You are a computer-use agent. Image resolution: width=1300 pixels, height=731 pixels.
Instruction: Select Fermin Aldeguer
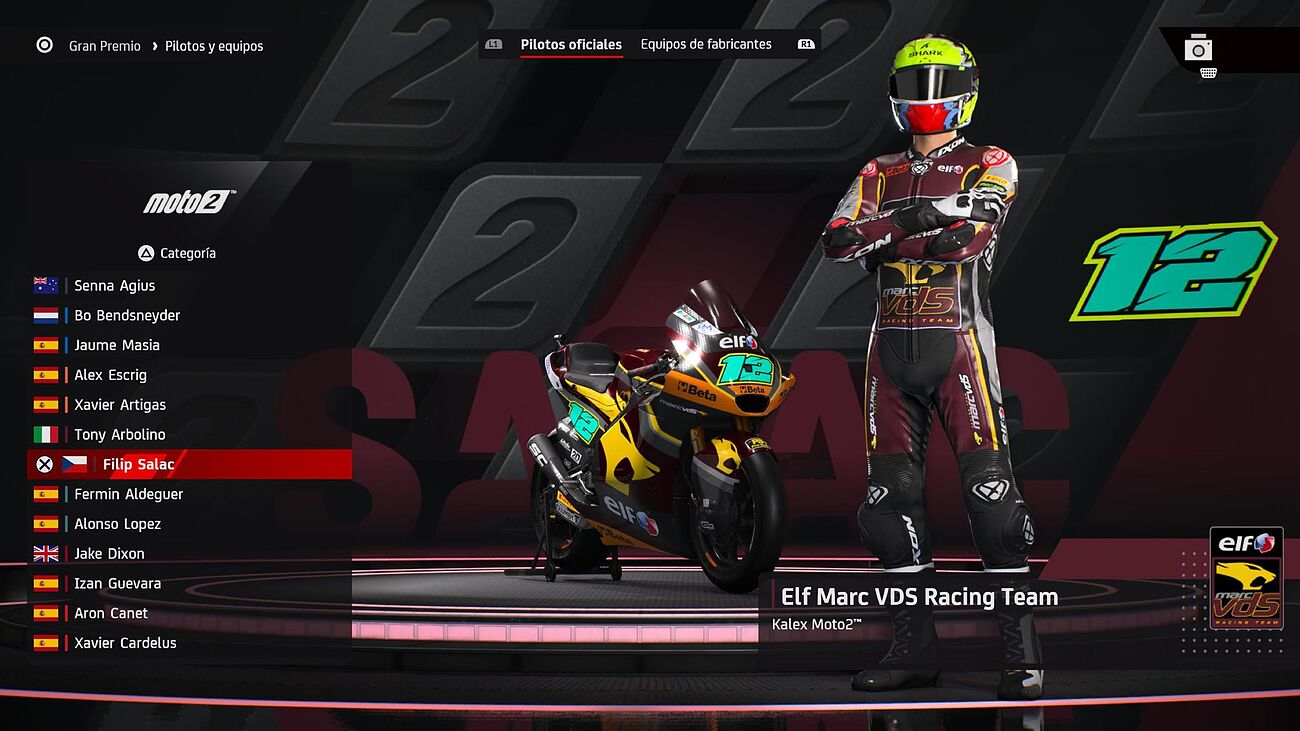click(128, 494)
